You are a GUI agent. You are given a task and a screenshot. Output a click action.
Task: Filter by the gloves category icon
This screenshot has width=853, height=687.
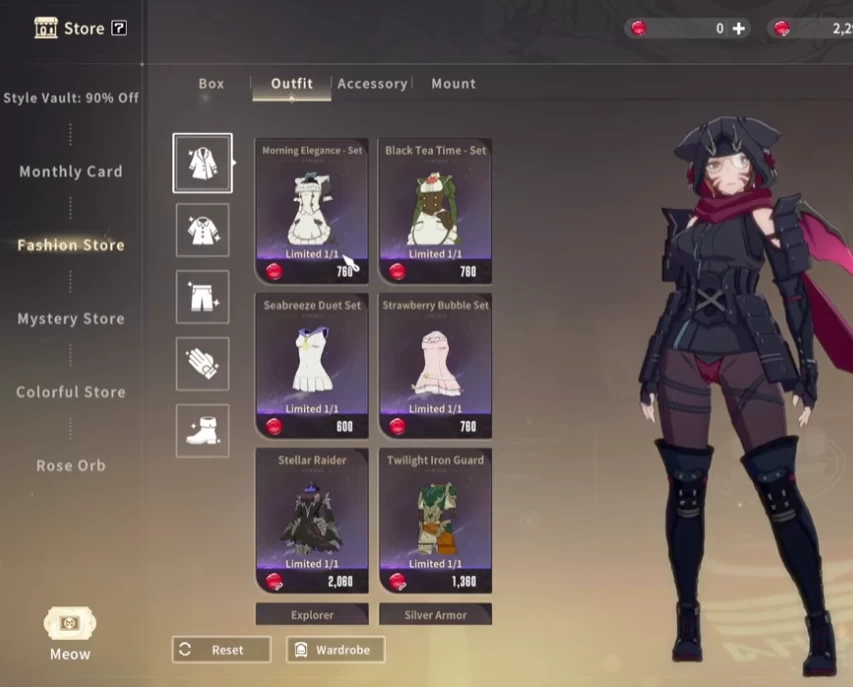(203, 364)
